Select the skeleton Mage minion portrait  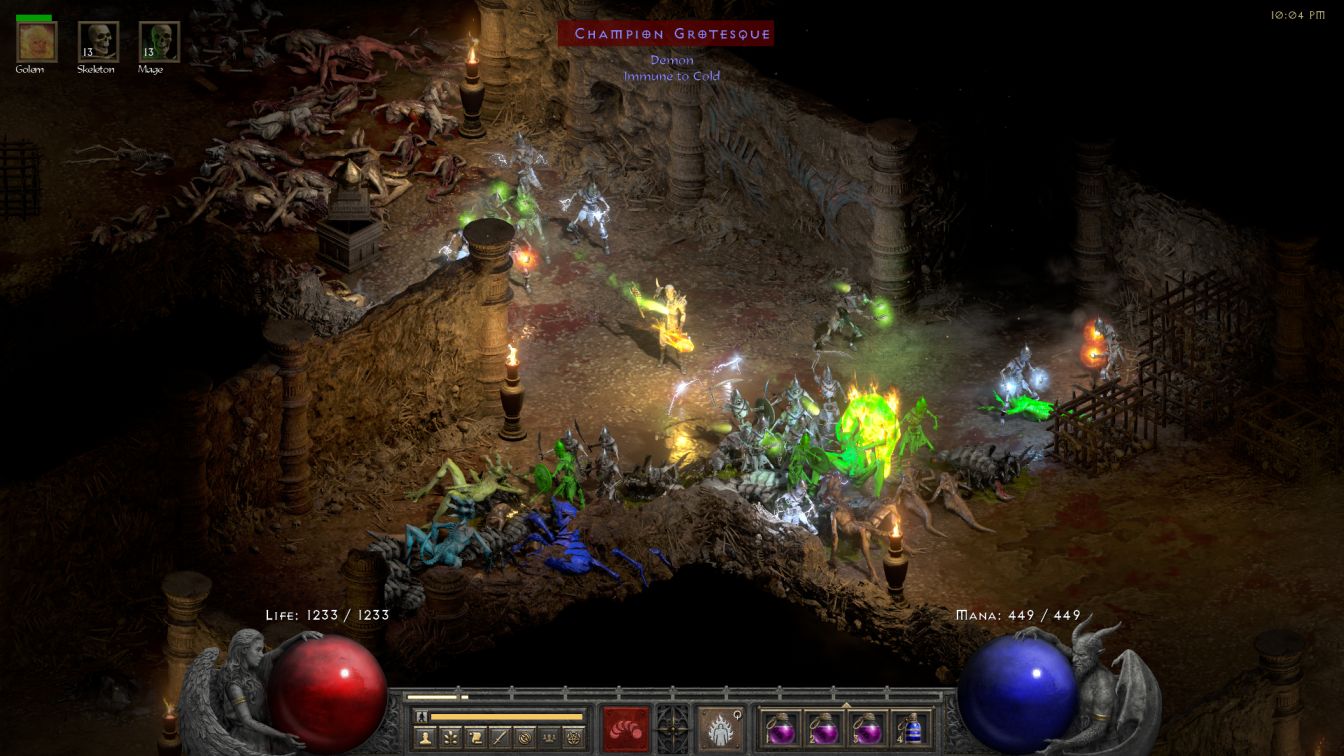coord(159,42)
